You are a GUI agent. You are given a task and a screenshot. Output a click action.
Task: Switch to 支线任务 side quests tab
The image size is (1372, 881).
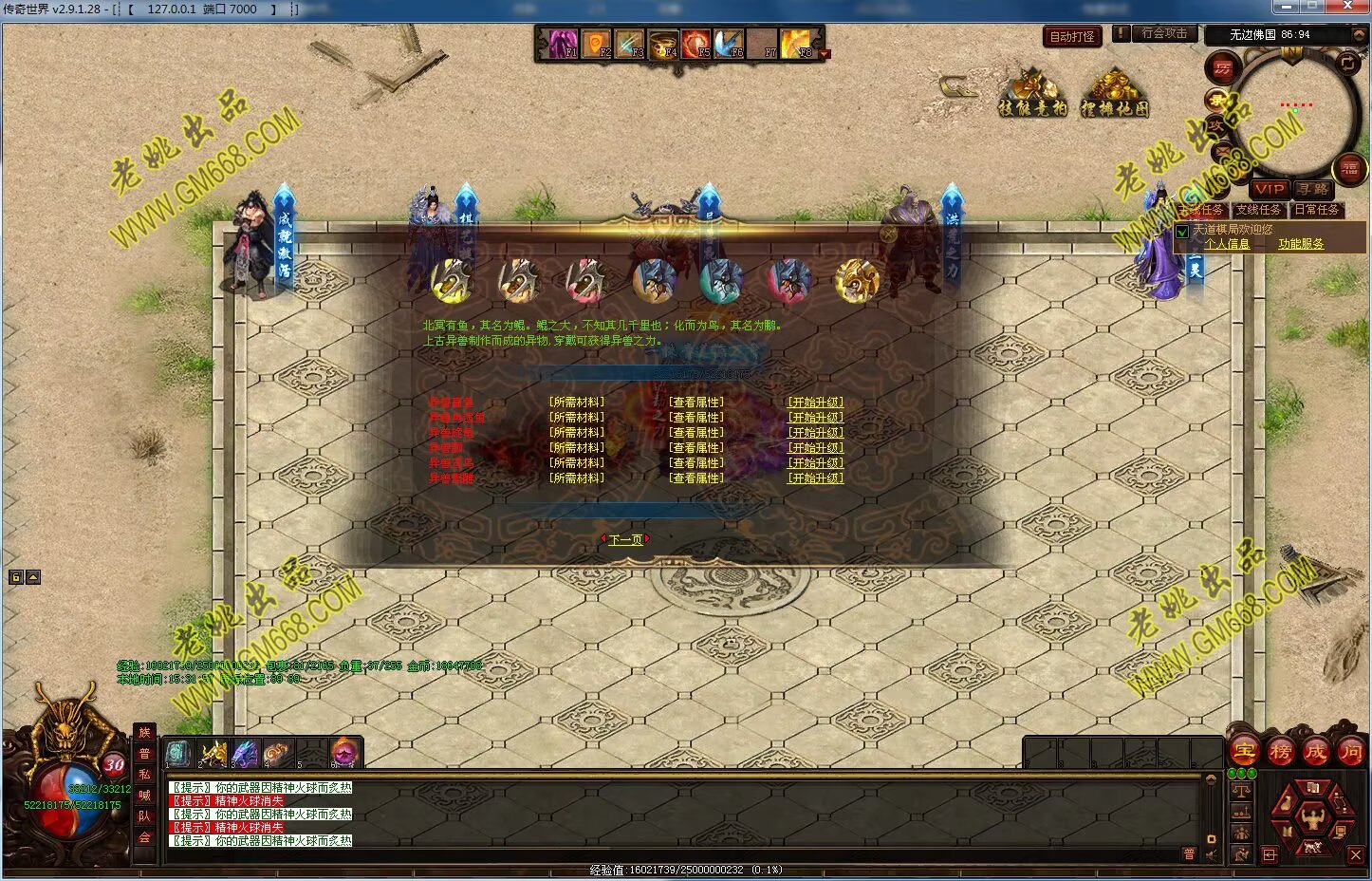1258,210
